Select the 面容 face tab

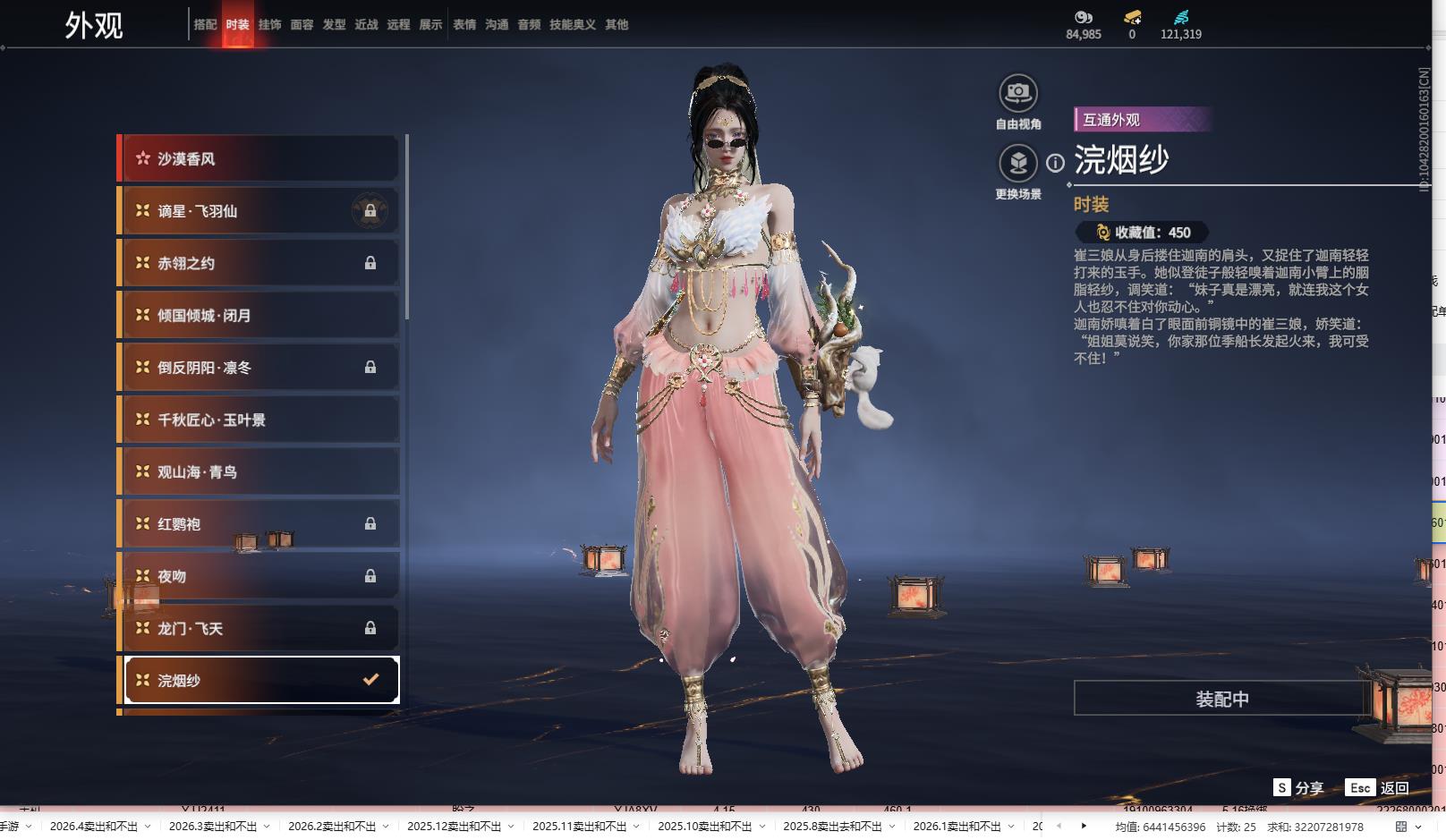[x=302, y=25]
